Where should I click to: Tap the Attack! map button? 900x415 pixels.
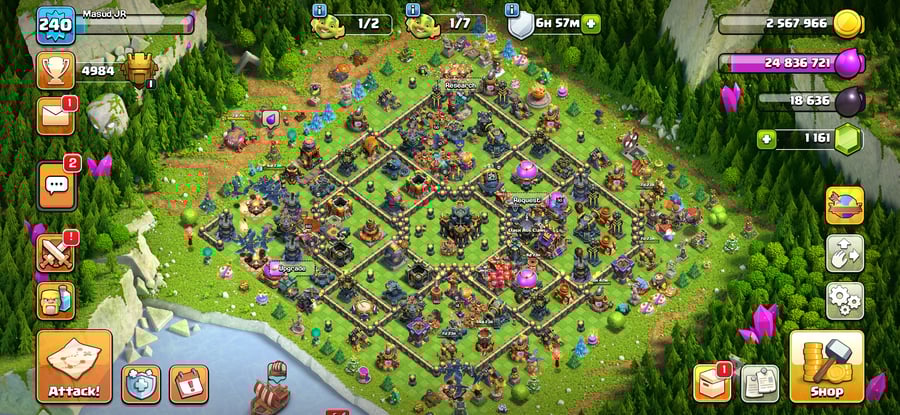coord(74,366)
